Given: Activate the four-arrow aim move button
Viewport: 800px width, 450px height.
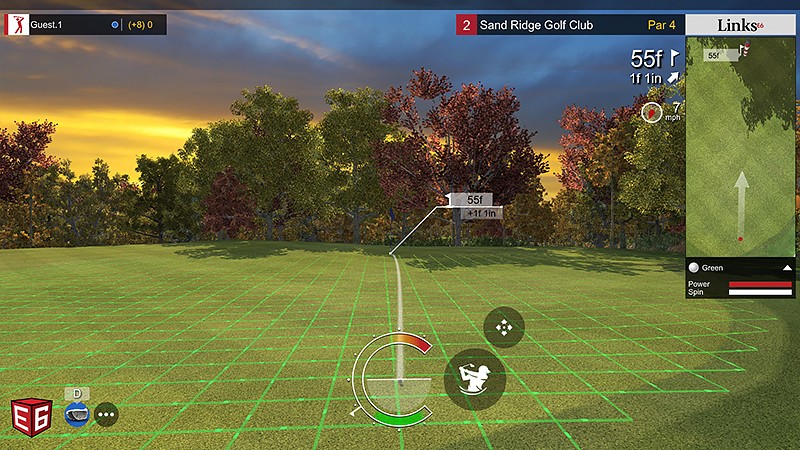Looking at the screenshot, I should 504,327.
